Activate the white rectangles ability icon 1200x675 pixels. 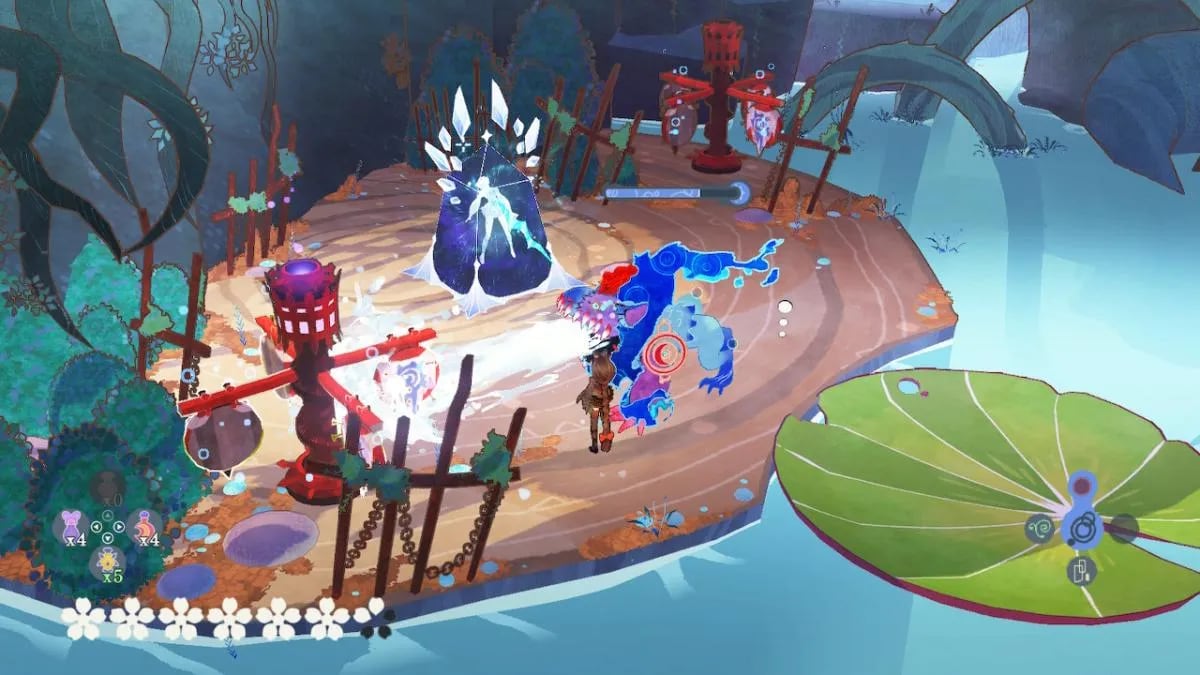tap(1082, 570)
